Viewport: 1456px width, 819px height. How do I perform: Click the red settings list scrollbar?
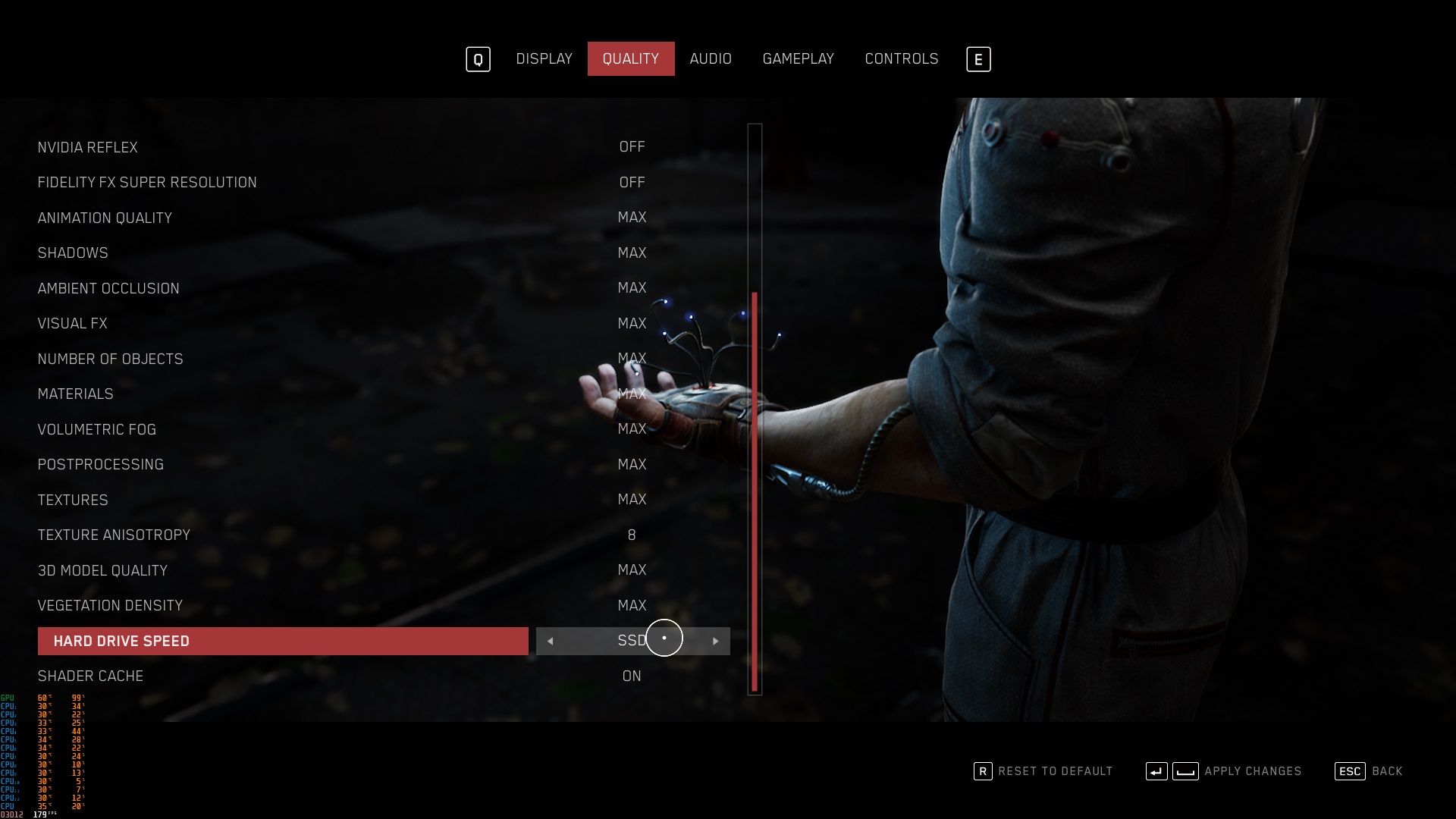(x=755, y=491)
